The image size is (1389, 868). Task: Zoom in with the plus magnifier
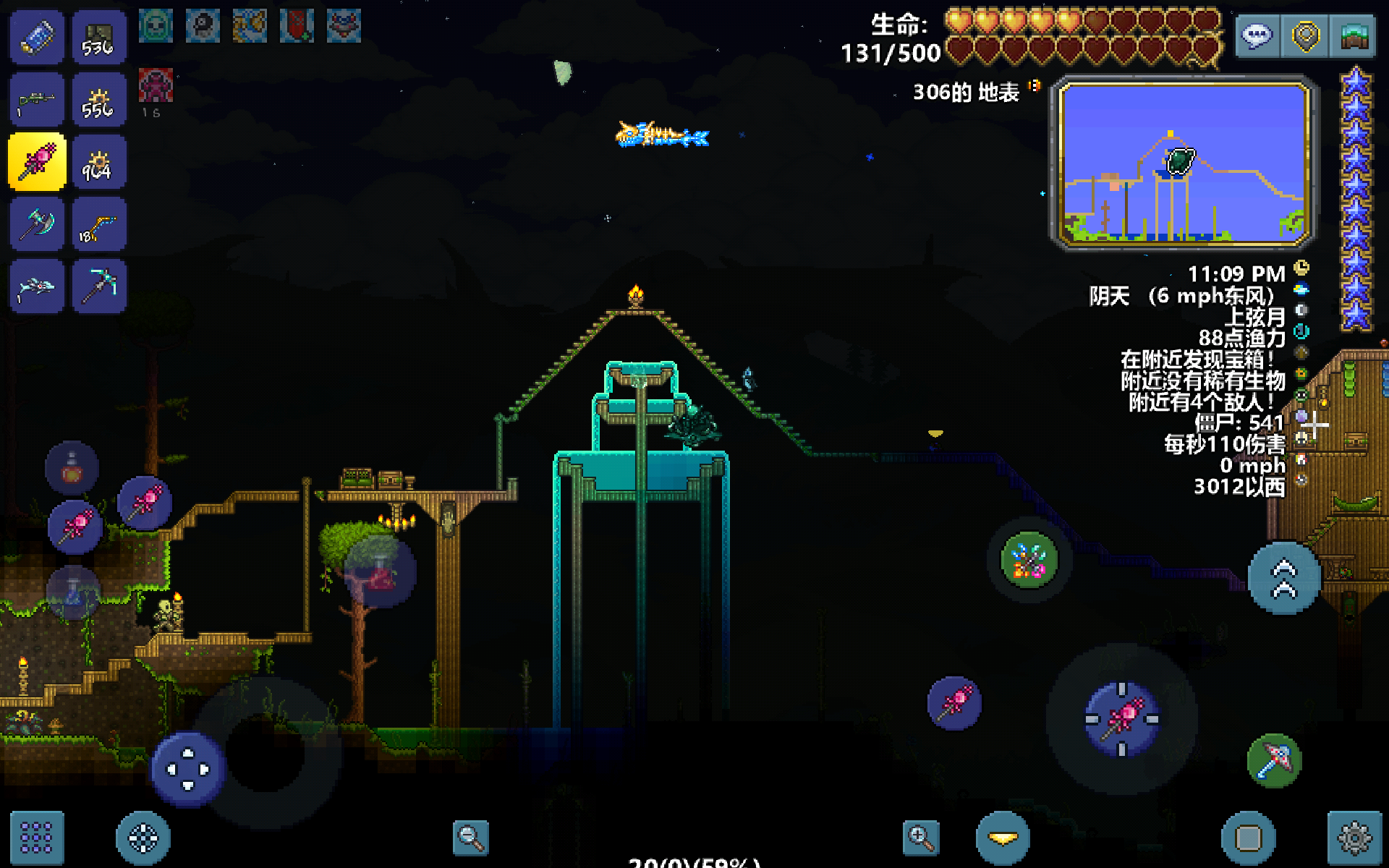(x=921, y=838)
